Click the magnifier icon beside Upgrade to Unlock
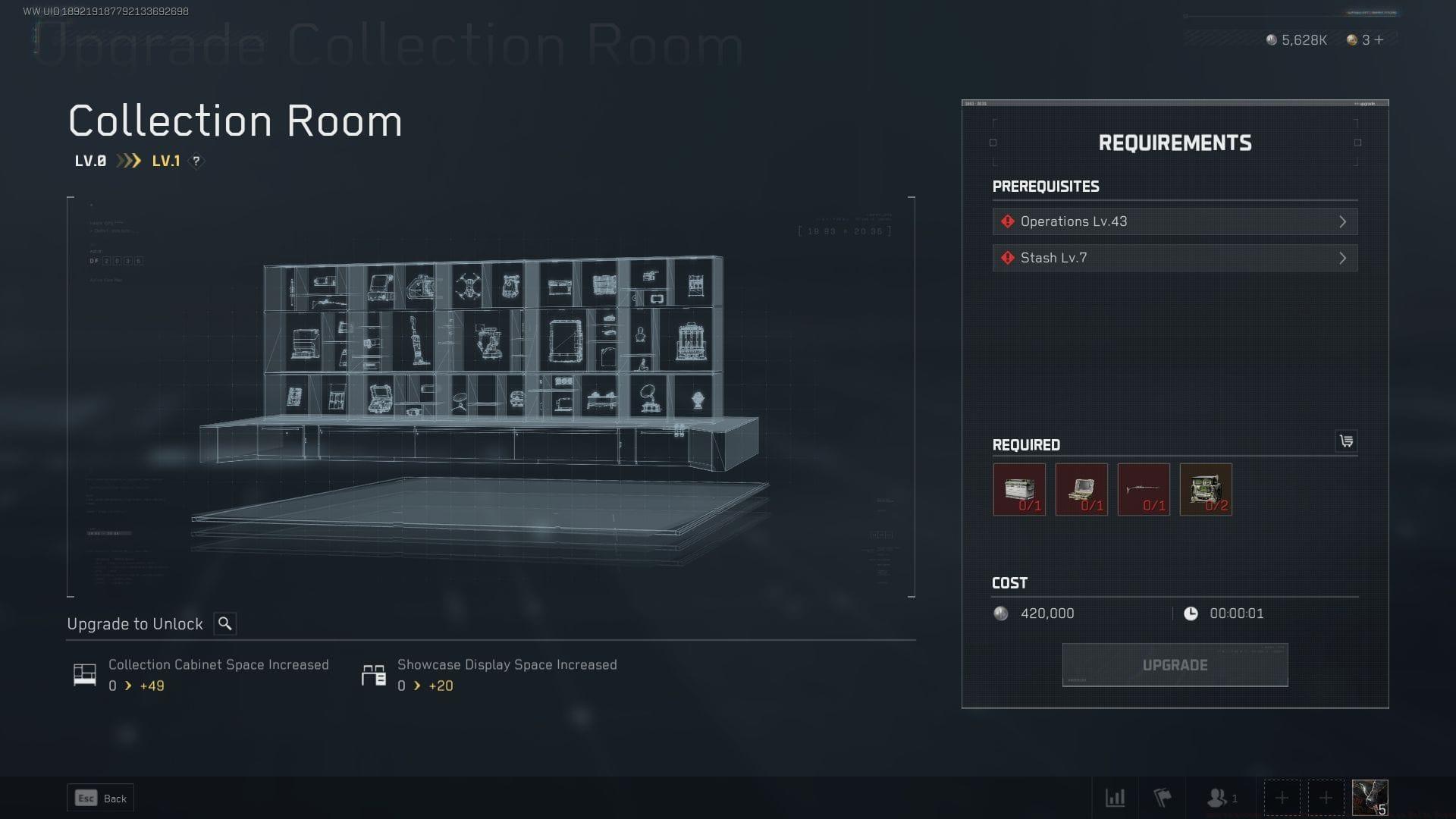 pos(225,623)
